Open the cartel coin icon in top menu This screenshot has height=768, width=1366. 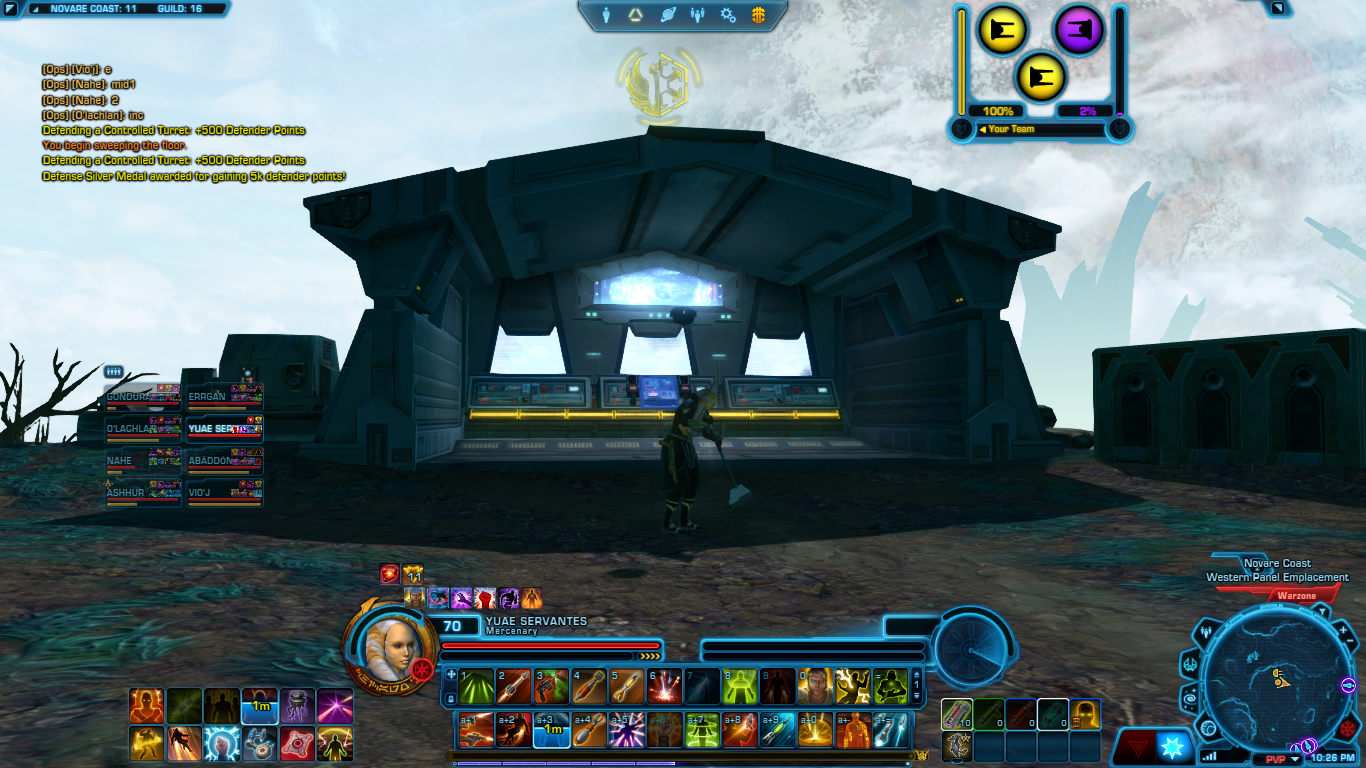[758, 15]
